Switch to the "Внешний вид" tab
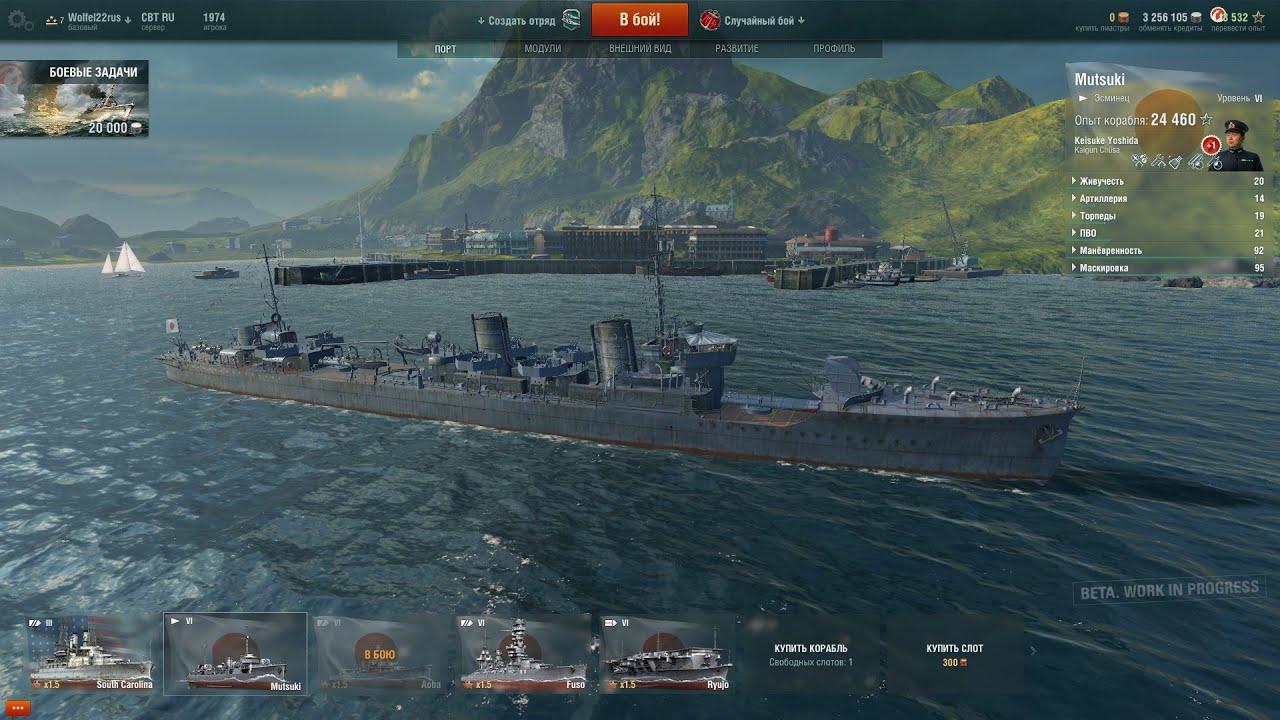This screenshot has width=1280, height=720. pyautogui.click(x=640, y=49)
